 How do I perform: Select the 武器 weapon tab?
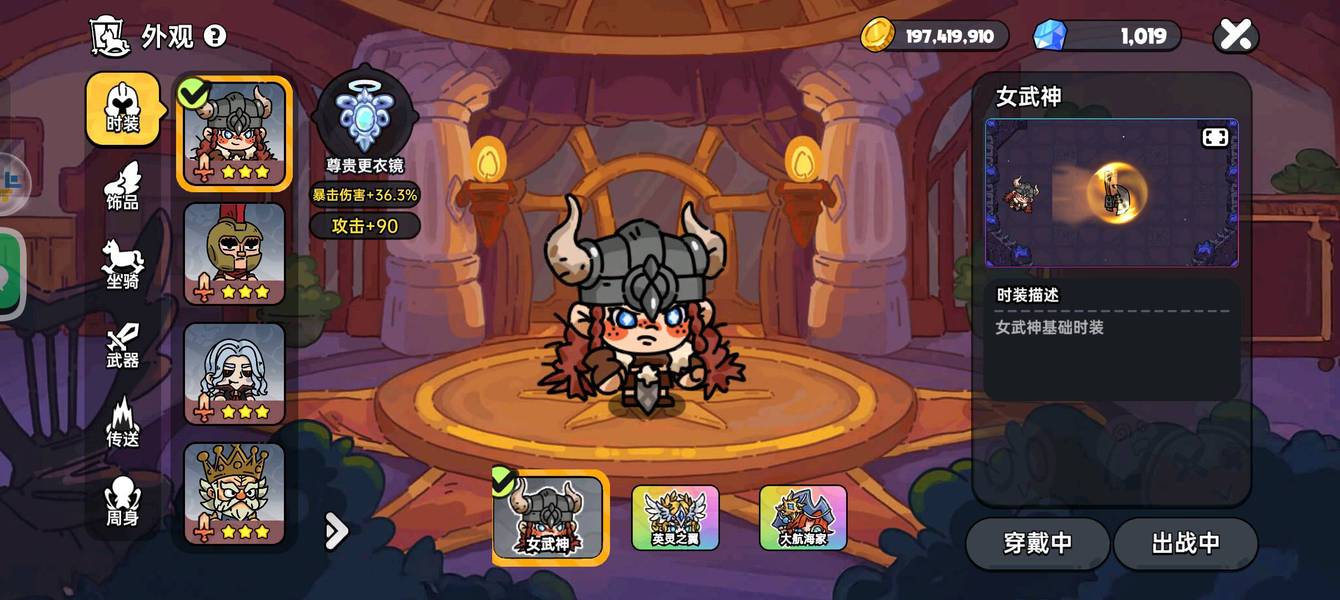pos(123,345)
